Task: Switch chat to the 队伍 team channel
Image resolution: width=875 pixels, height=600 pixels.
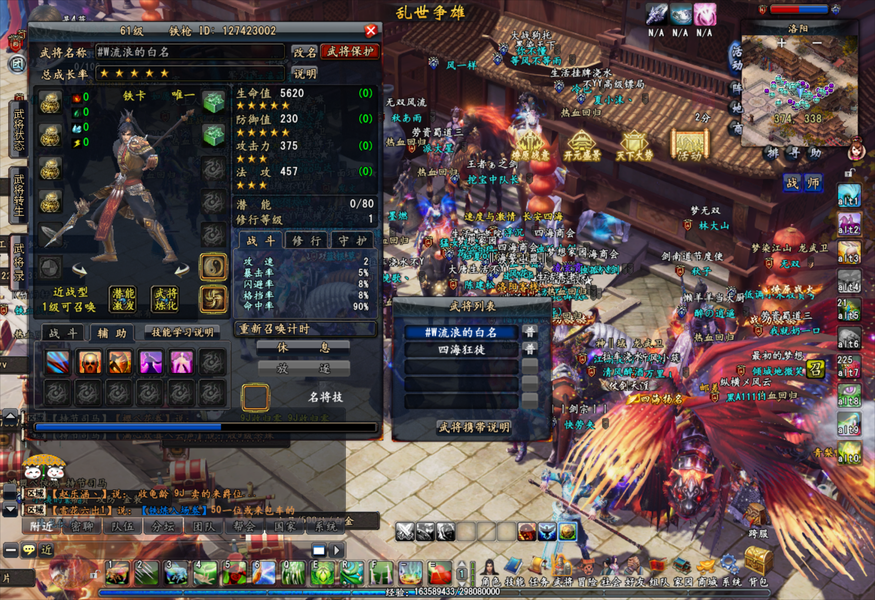Action: point(124,525)
